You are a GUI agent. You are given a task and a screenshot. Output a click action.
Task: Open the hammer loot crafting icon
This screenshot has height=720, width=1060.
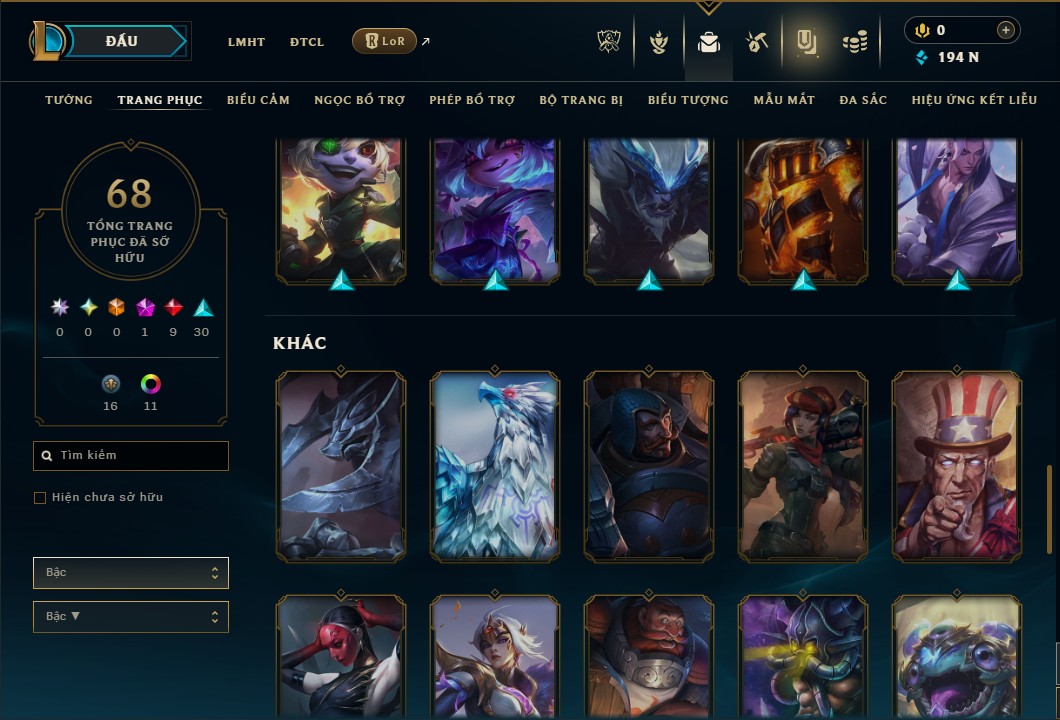click(x=756, y=42)
